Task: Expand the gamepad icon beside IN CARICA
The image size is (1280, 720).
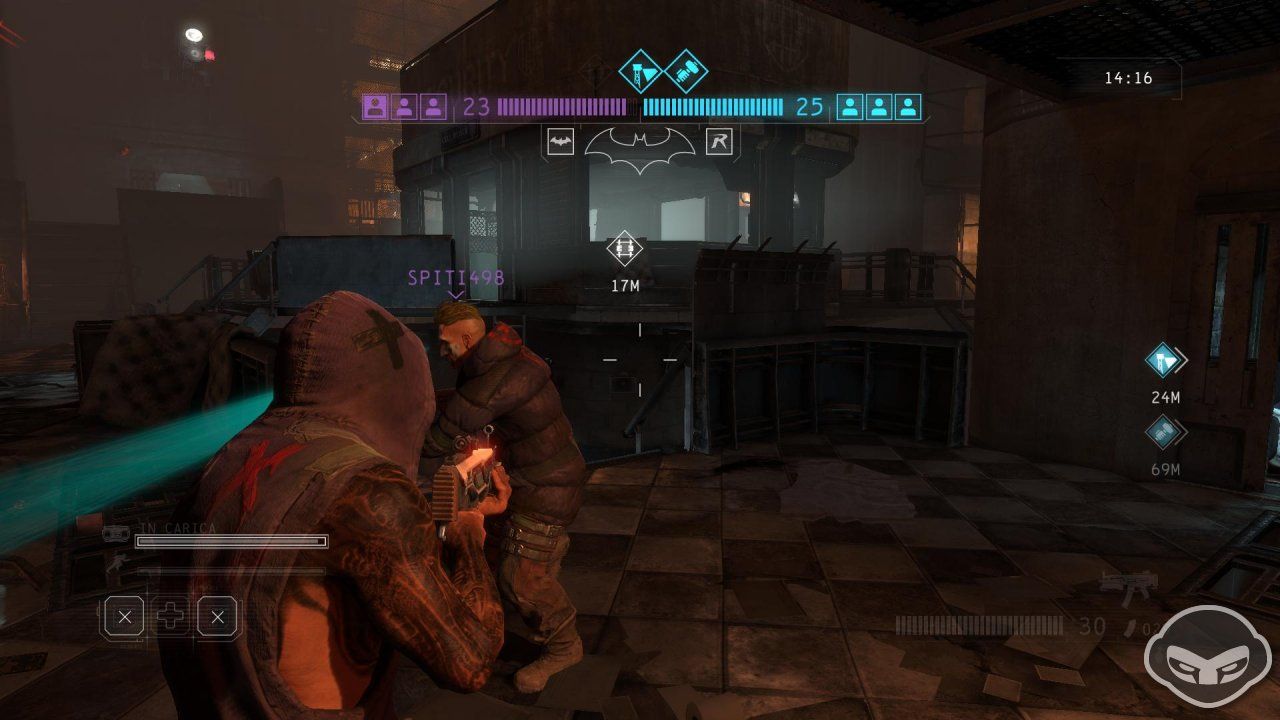Action: coord(115,531)
